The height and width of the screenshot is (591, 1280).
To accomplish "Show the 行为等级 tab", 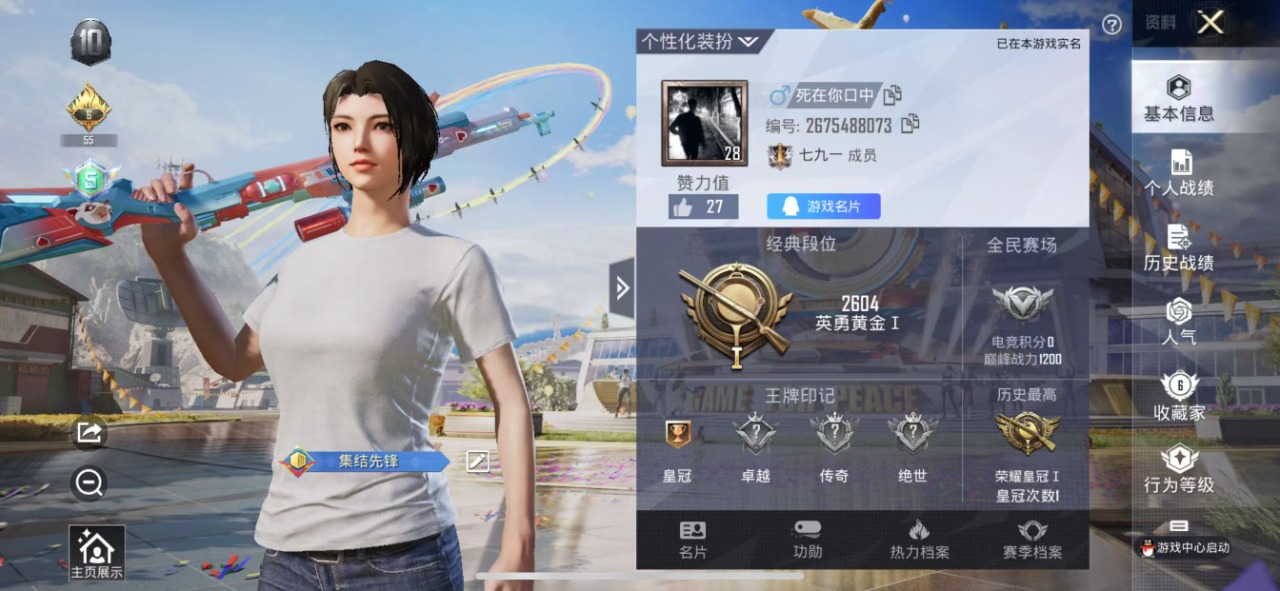I will [x=1179, y=471].
